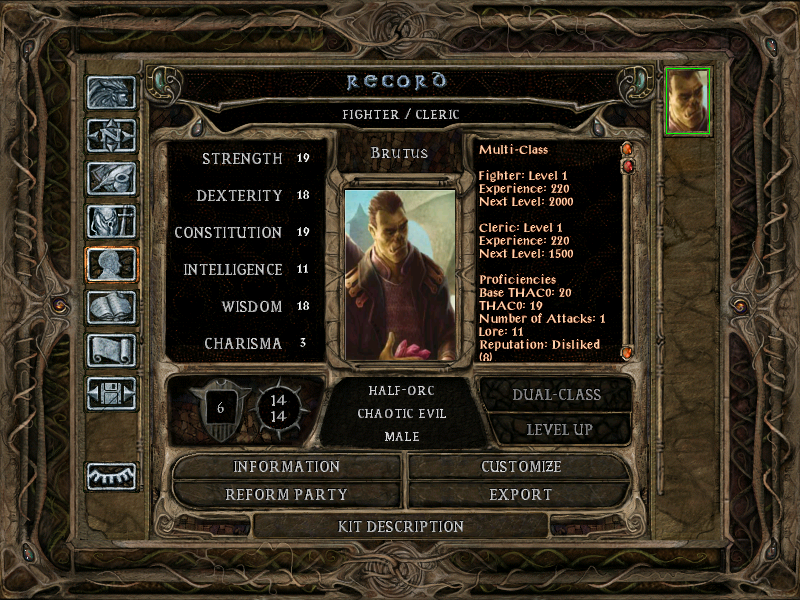This screenshot has width=800, height=600.
Task: Click the closed-eye rest button
Action: (111, 476)
